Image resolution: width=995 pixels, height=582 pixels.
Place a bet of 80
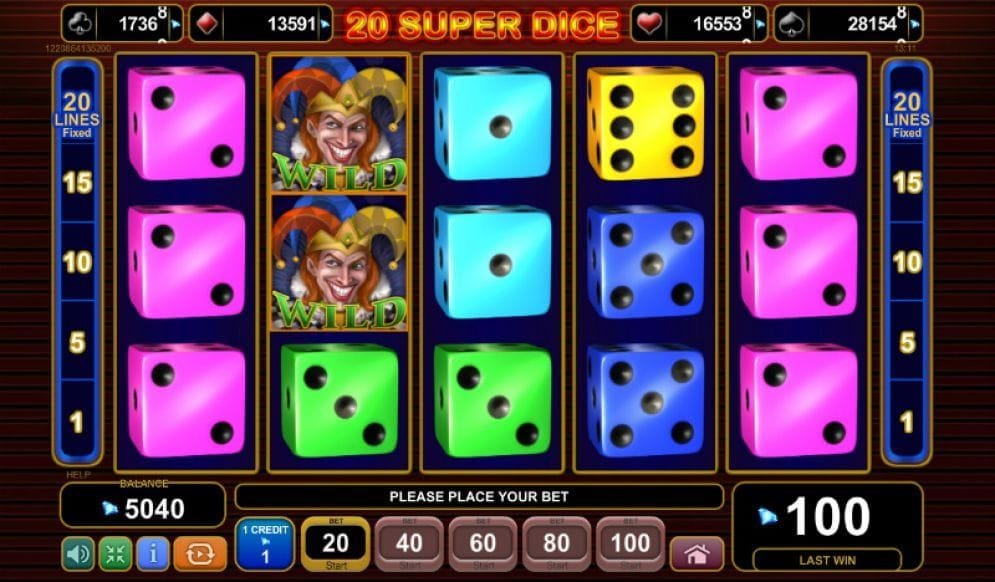point(557,544)
